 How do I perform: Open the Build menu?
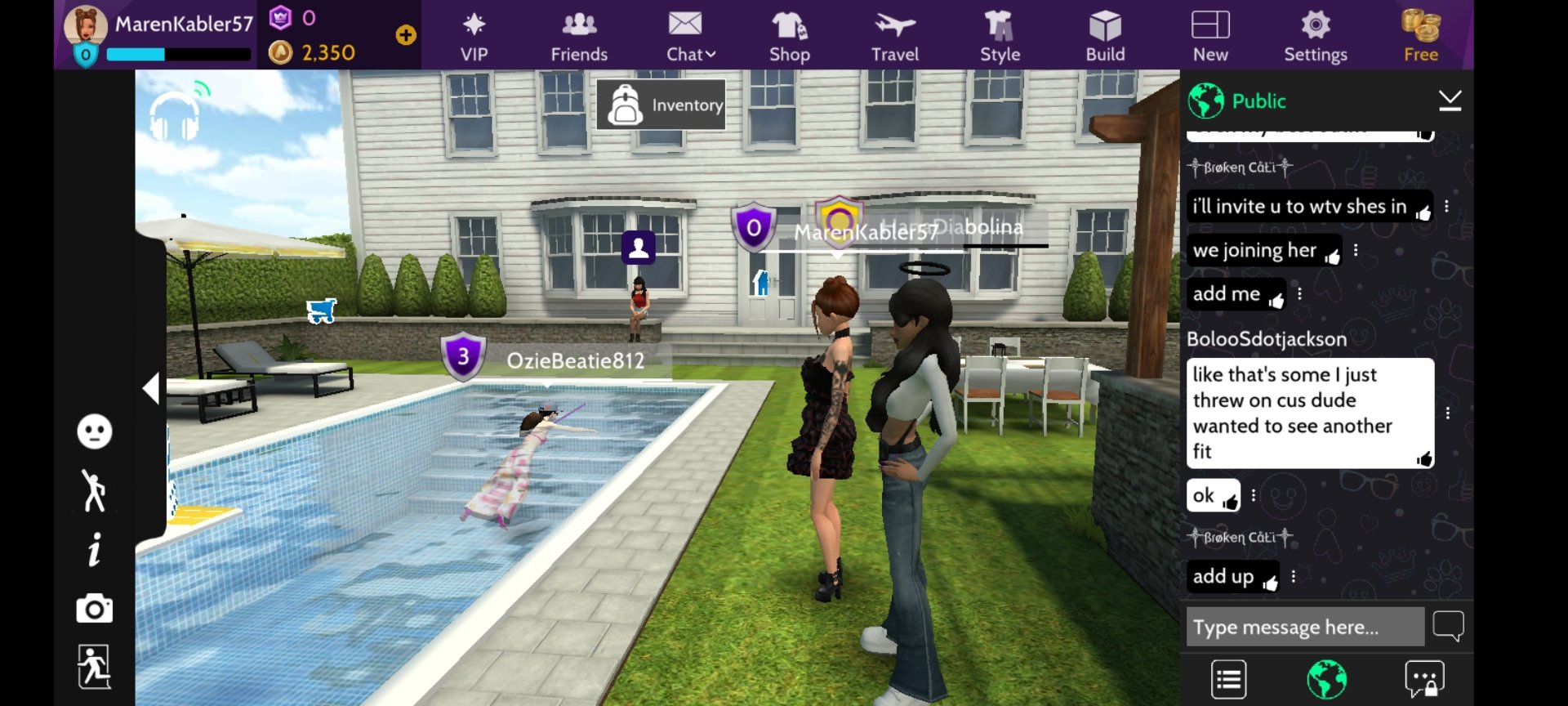coord(1105,37)
